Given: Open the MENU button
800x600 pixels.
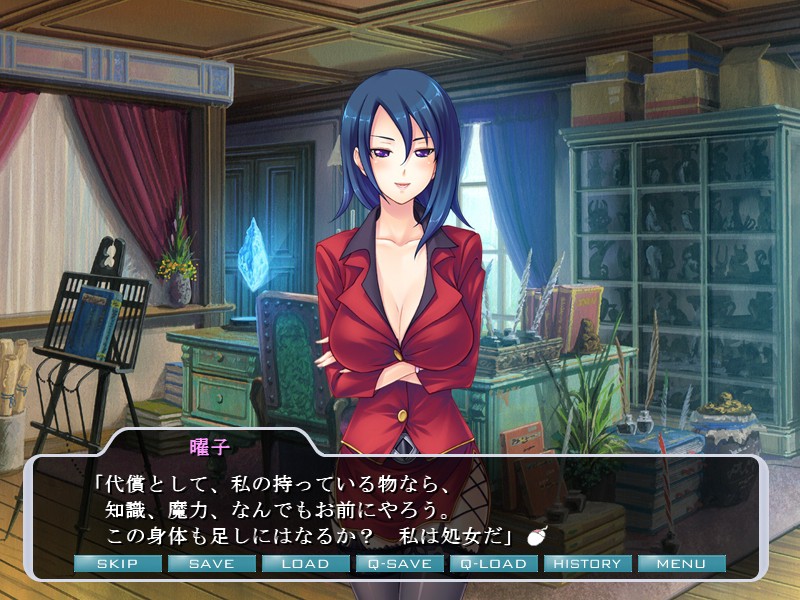Looking at the screenshot, I should tap(681, 564).
